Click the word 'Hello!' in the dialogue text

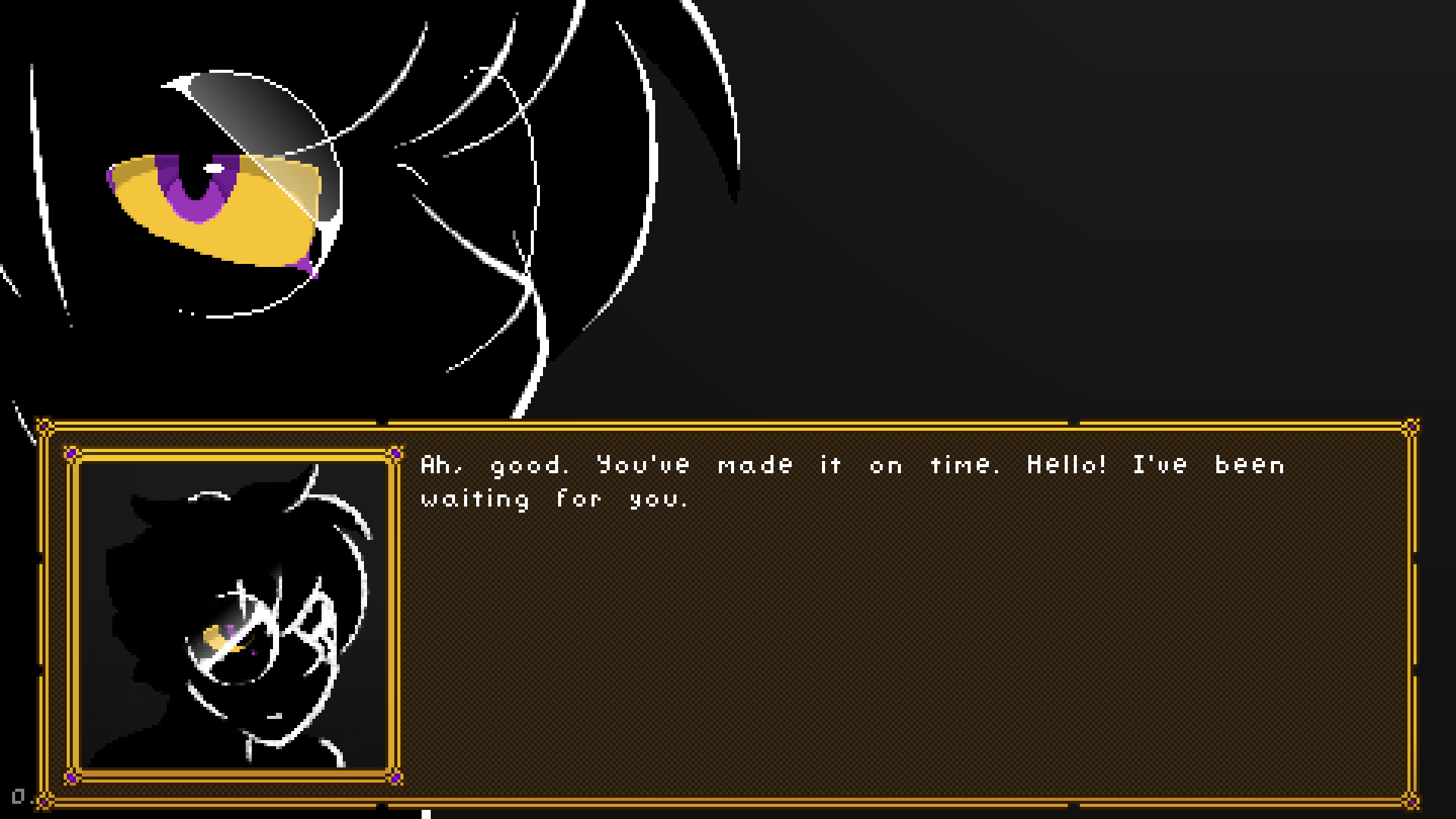(x=1067, y=465)
